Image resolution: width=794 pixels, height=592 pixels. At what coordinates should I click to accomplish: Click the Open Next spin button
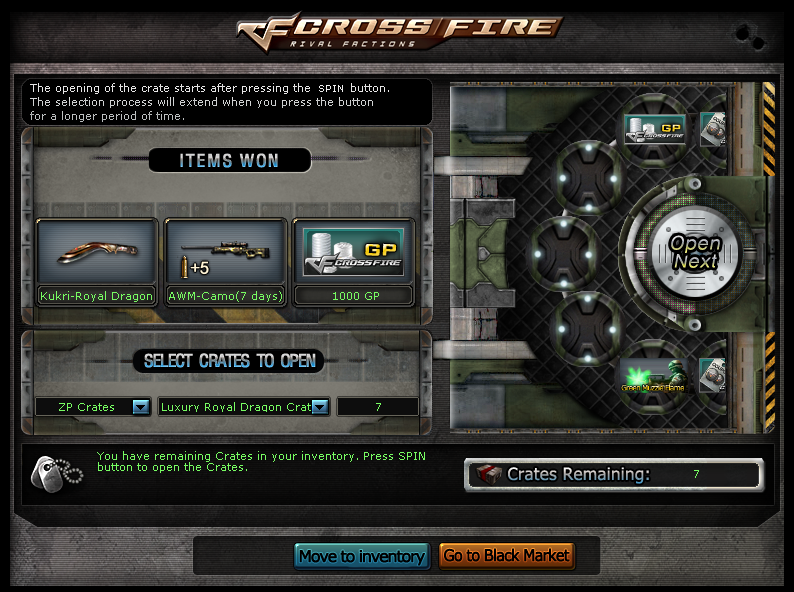point(695,254)
